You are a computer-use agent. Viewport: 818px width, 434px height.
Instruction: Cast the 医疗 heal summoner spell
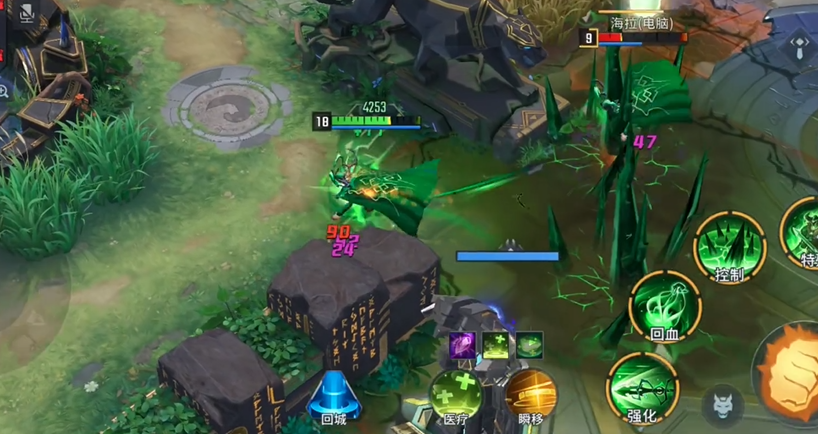point(455,395)
